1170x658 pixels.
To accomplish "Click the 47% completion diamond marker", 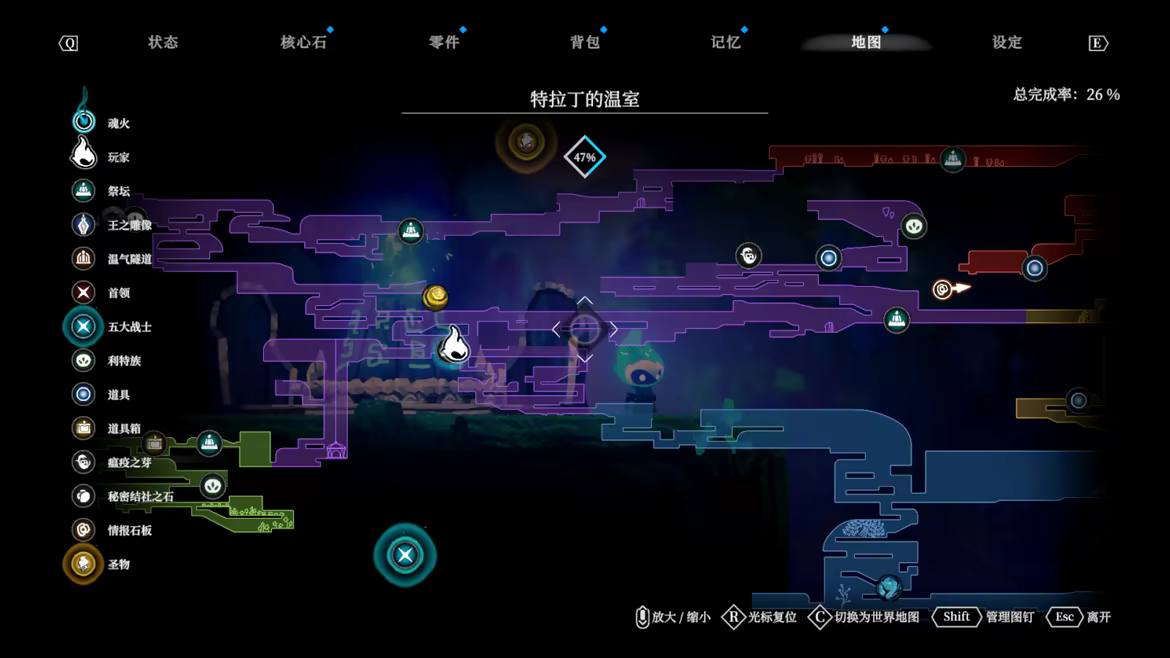I will click(x=585, y=157).
